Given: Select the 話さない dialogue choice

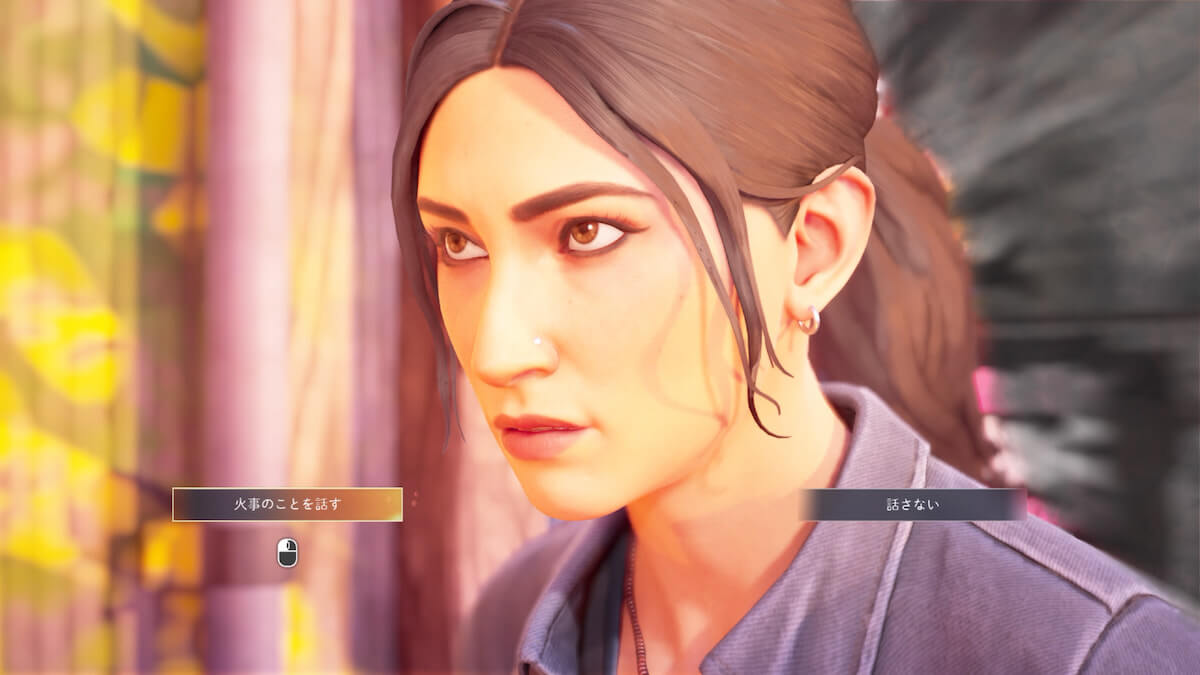Looking at the screenshot, I should tap(914, 504).
